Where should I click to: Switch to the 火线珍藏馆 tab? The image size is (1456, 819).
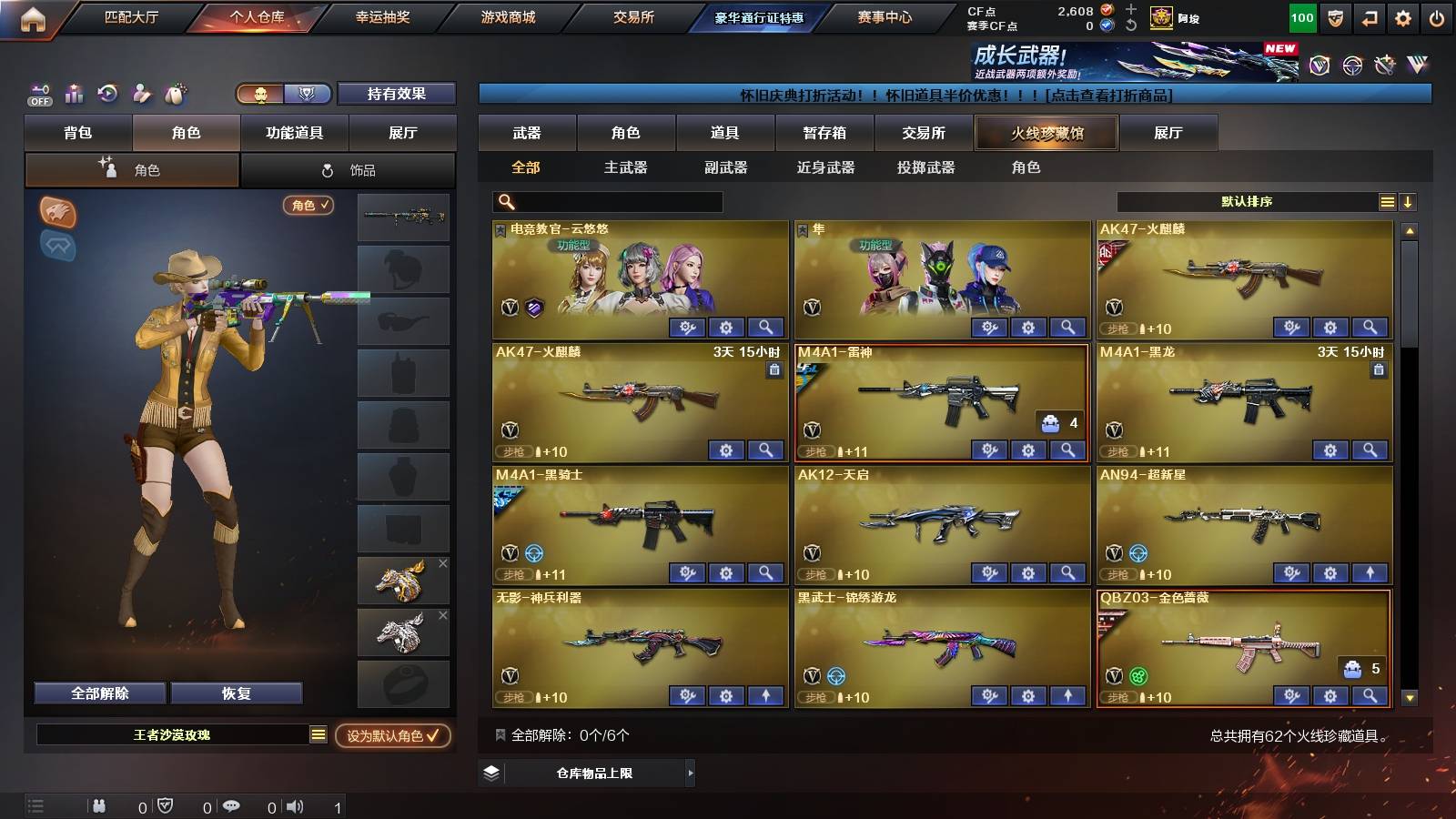tap(1046, 133)
